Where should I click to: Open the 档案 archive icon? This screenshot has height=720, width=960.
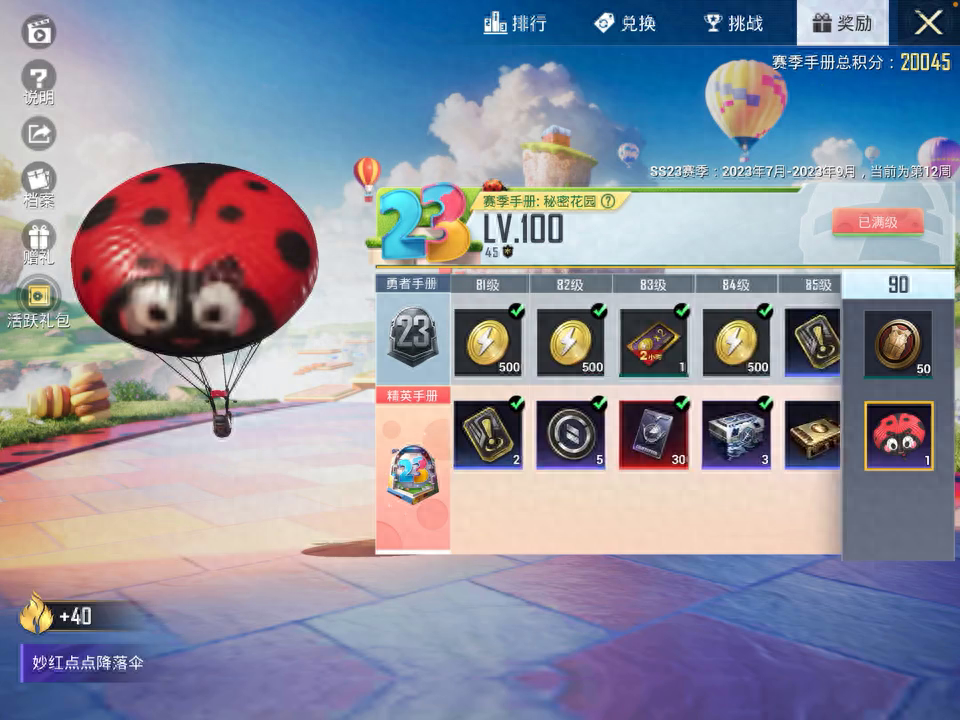tap(39, 185)
